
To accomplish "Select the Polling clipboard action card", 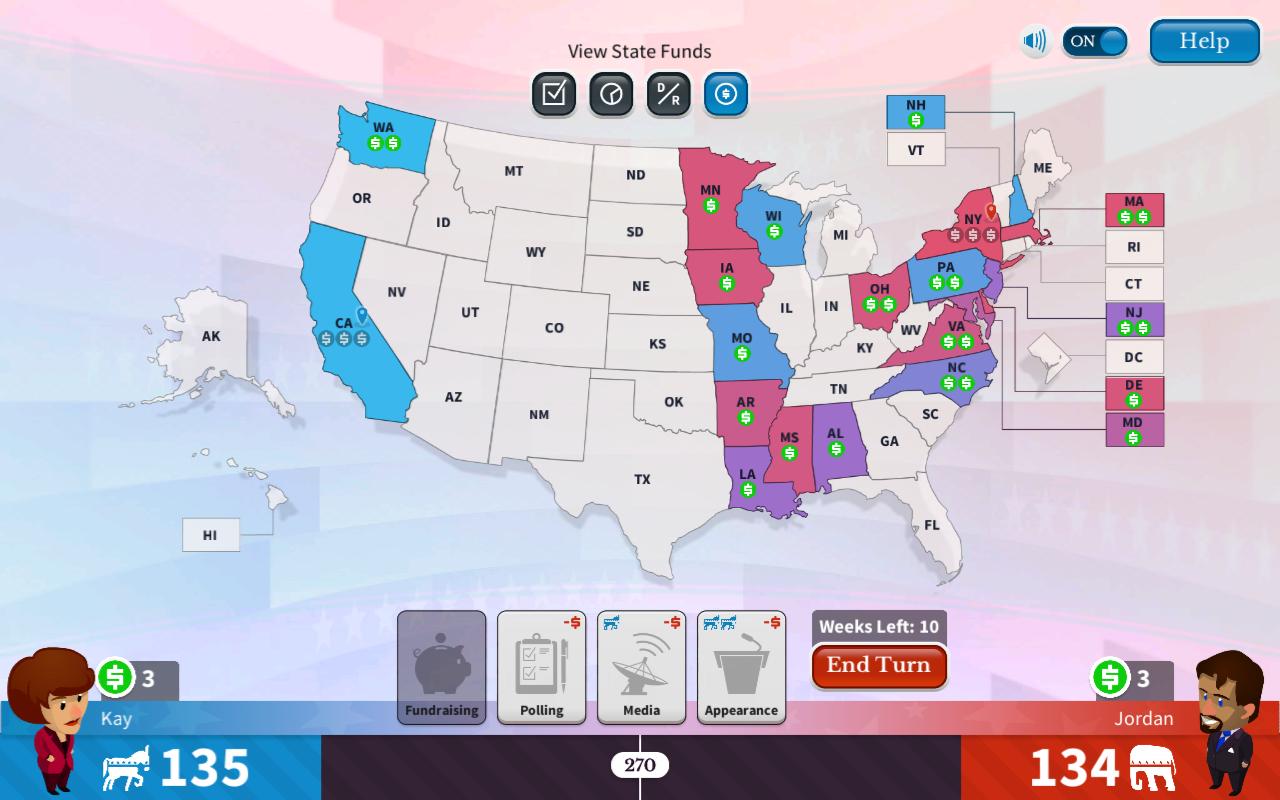I will (x=541, y=667).
